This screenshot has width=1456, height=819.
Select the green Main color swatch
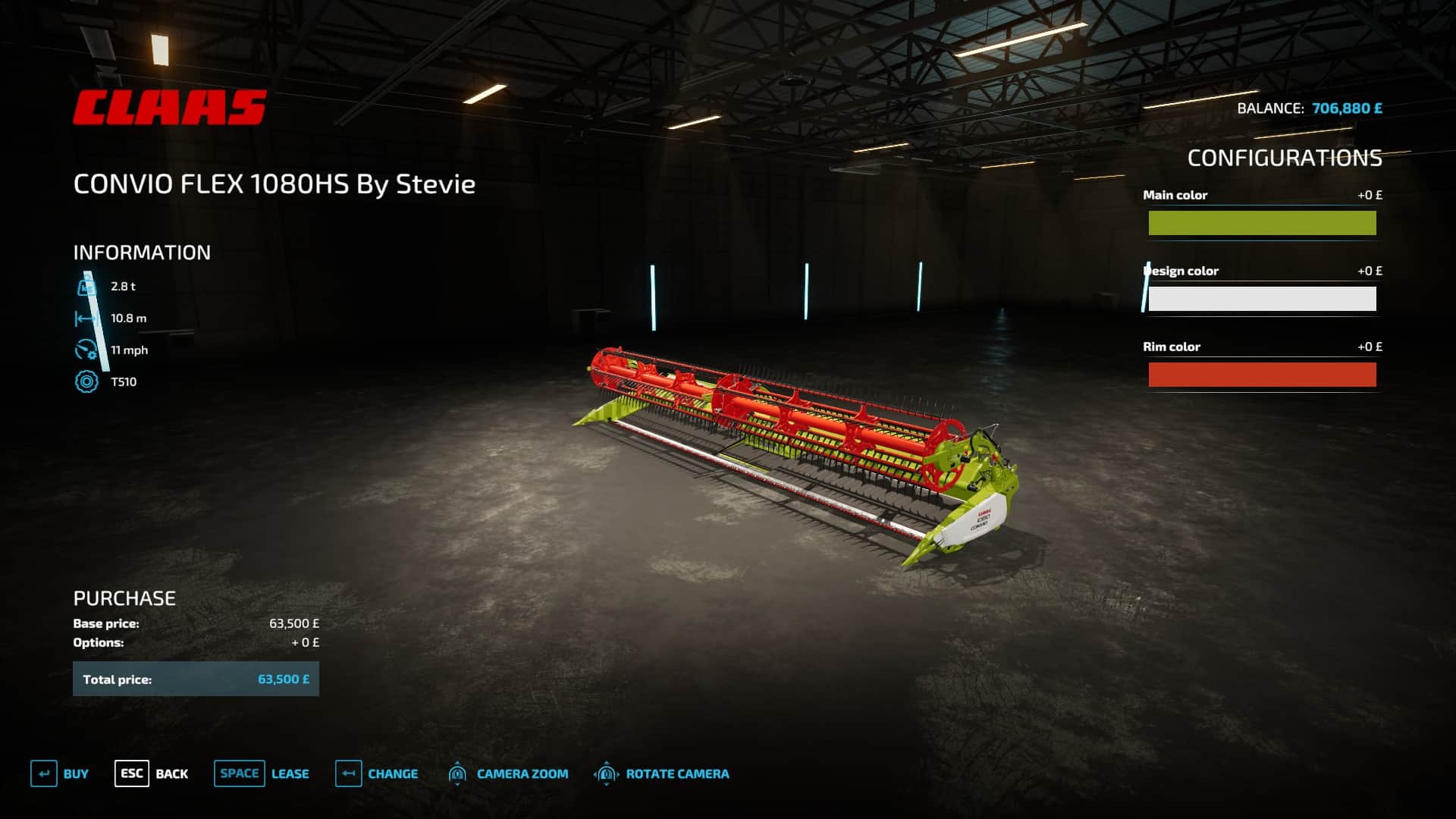coord(1262,223)
